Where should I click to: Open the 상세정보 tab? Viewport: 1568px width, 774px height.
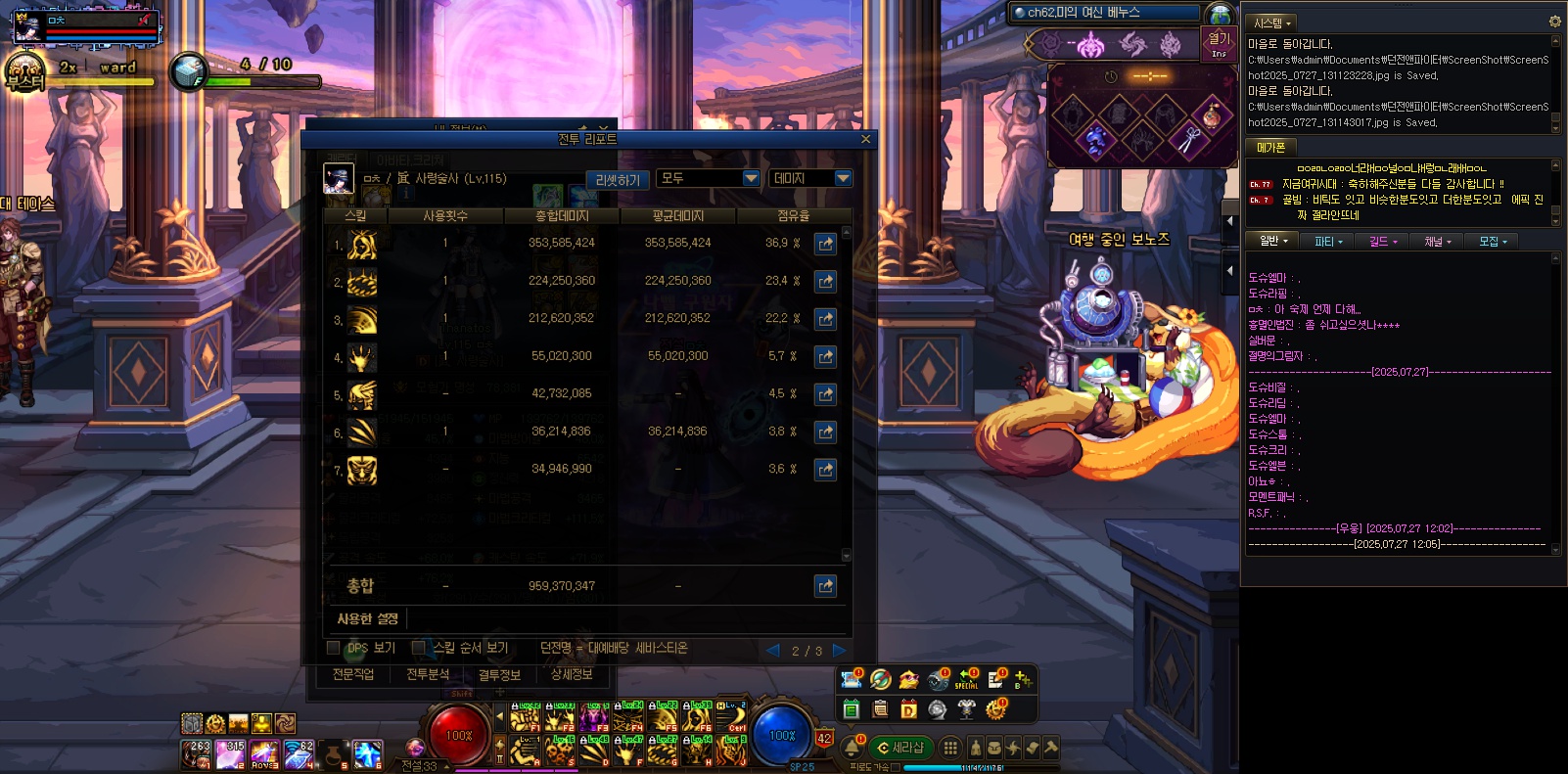(572, 674)
